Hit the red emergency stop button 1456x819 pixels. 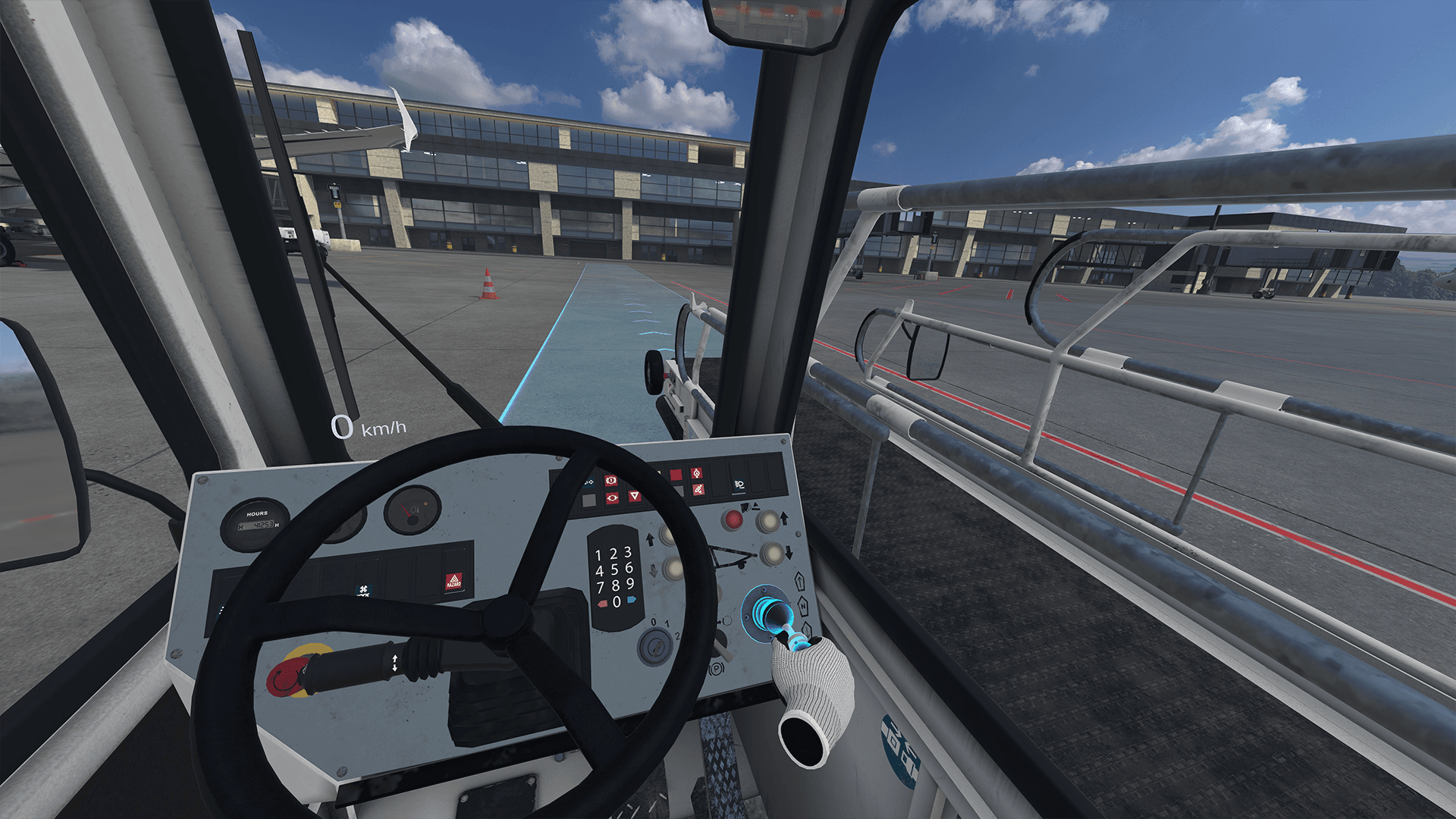tap(288, 675)
